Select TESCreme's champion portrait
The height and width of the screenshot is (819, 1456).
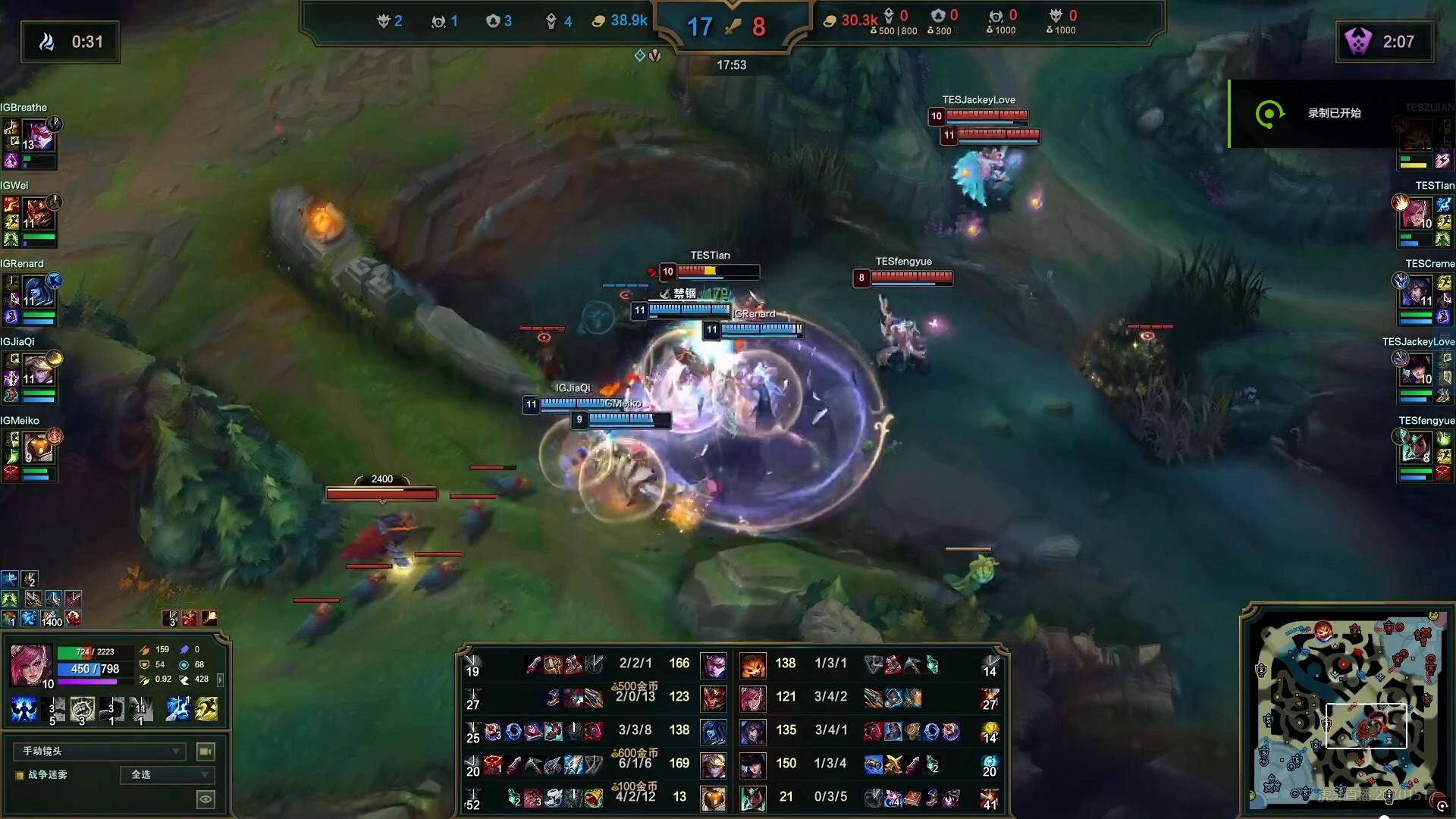pos(1417,291)
